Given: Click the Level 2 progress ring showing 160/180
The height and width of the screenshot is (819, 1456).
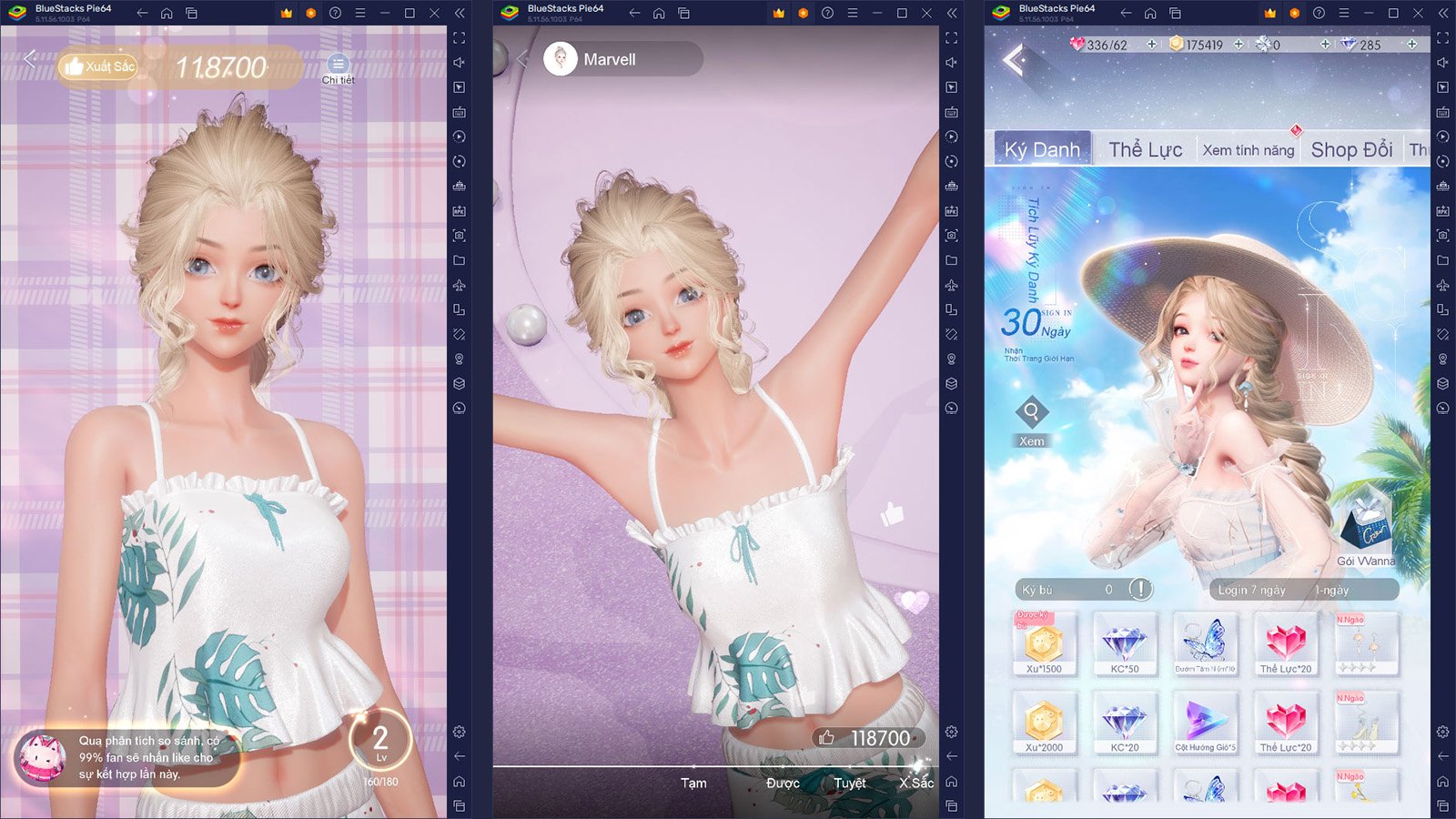Looking at the screenshot, I should [381, 741].
